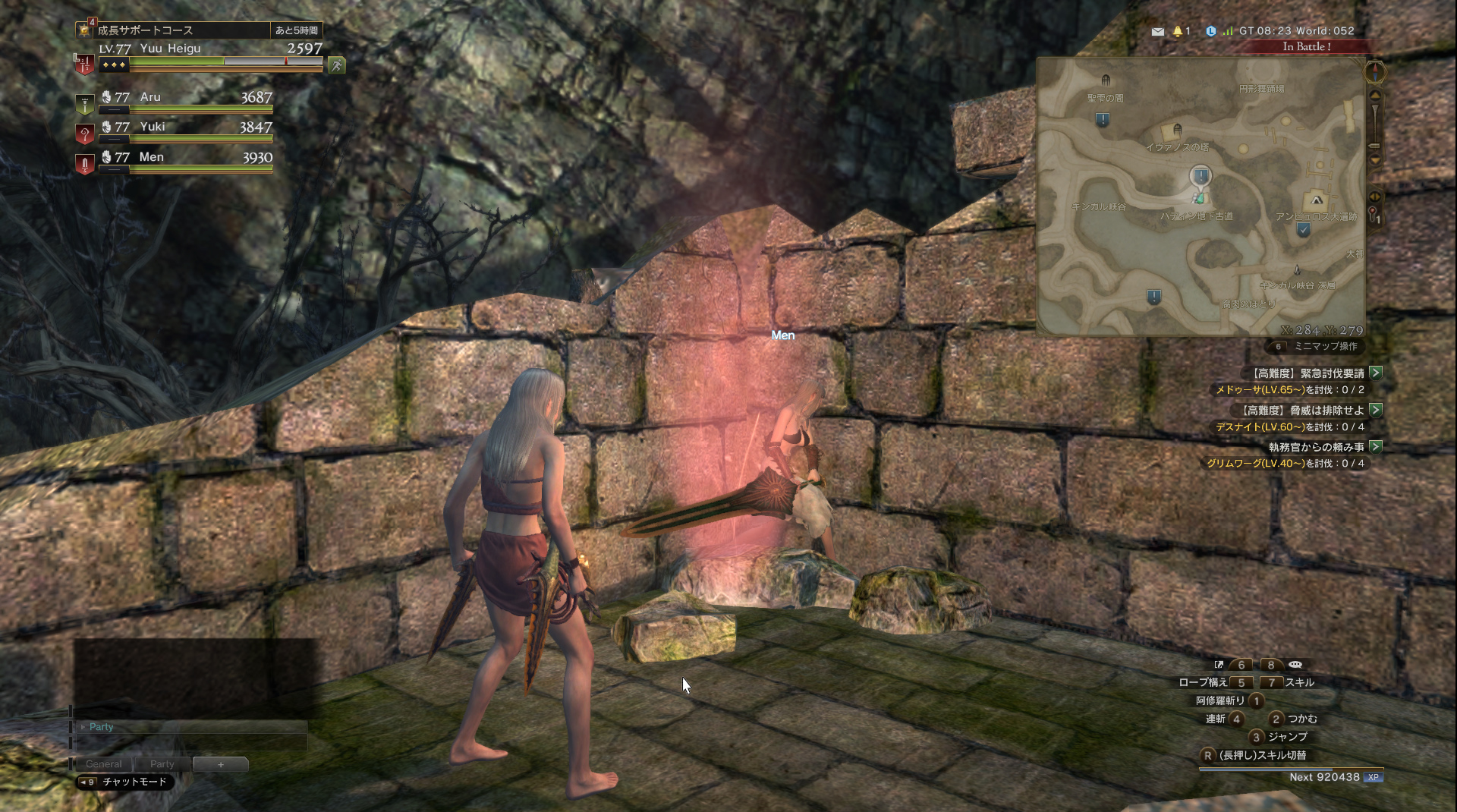Select the highlighted quest marker on the minimap

coord(1201,177)
